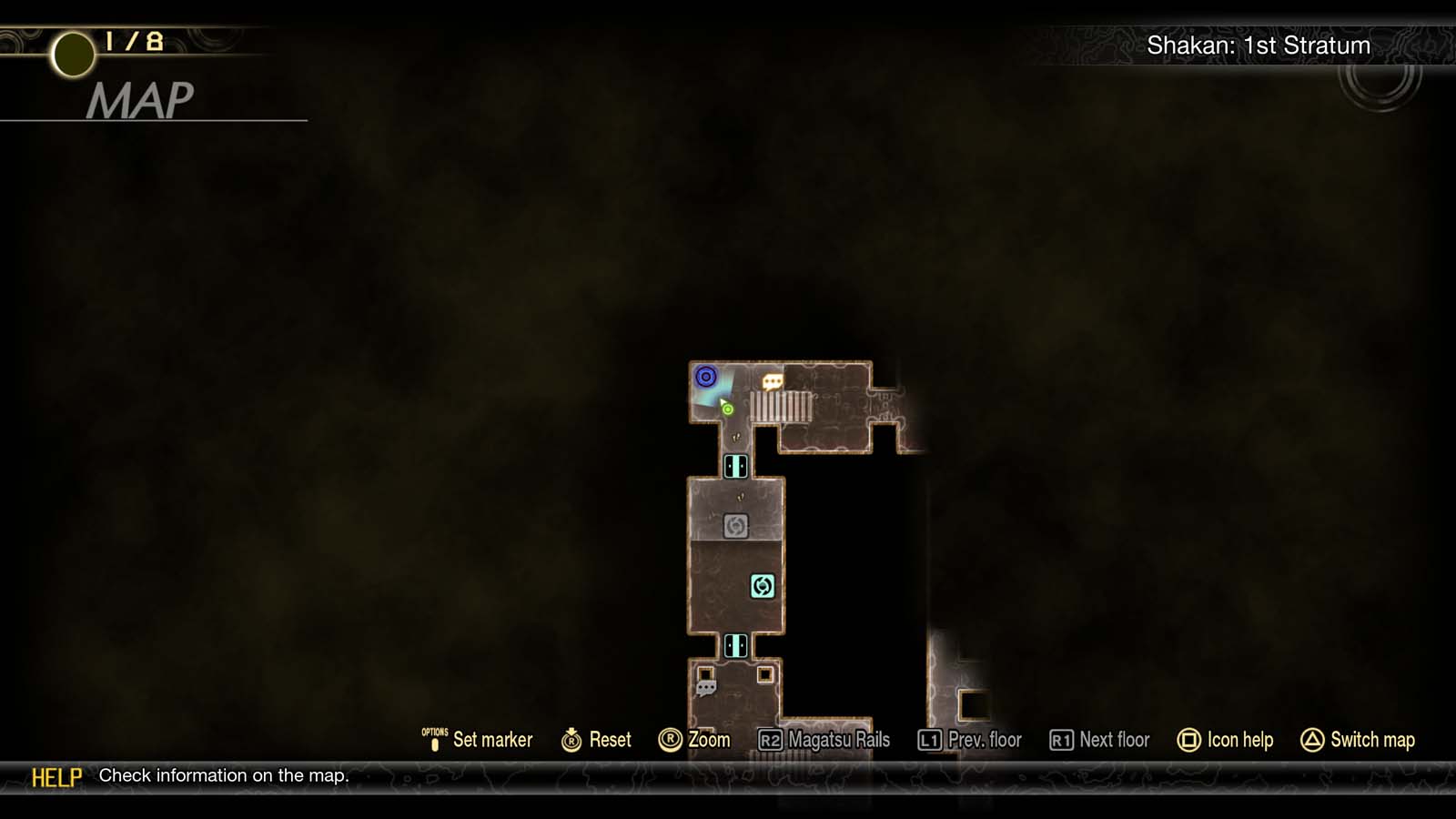Viewport: 1456px width, 819px height.
Task: Click the bright teal teleporter icon in the central room
Action: (x=762, y=585)
